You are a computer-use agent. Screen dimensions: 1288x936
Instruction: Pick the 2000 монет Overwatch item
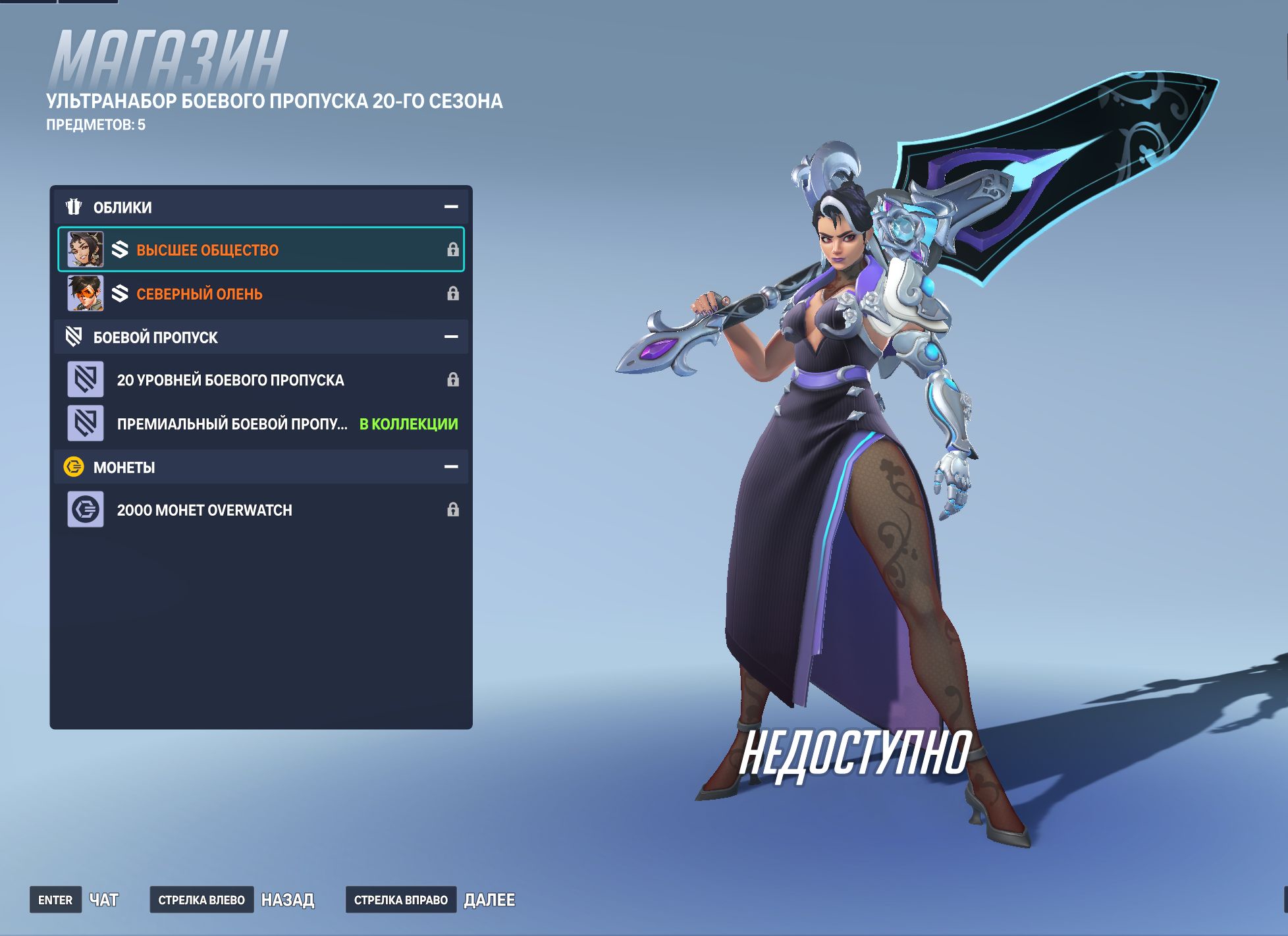(261, 510)
